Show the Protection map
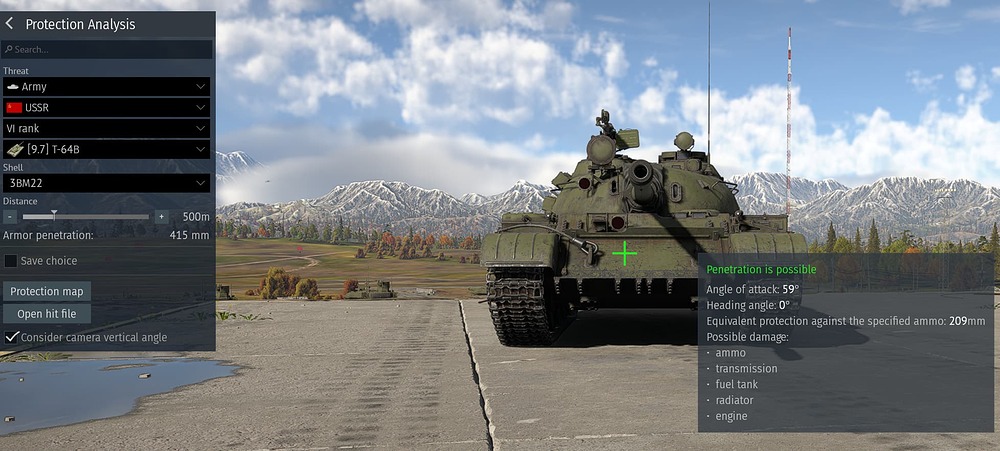1000x451 pixels. click(47, 291)
